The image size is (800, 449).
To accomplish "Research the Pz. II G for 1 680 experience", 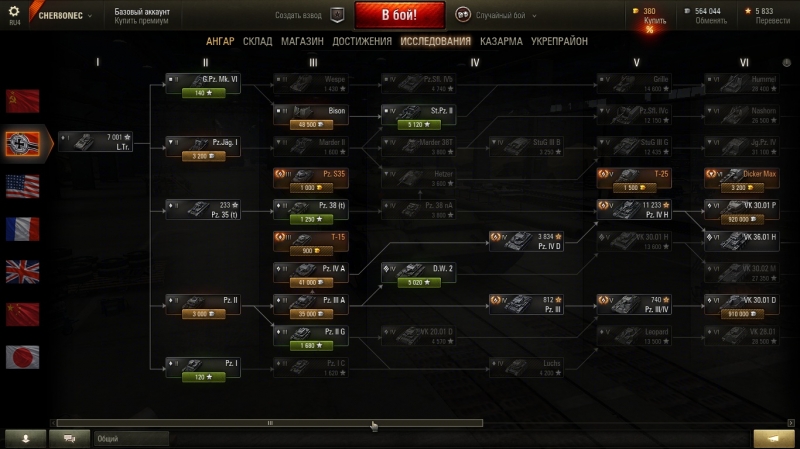I will [311, 346].
